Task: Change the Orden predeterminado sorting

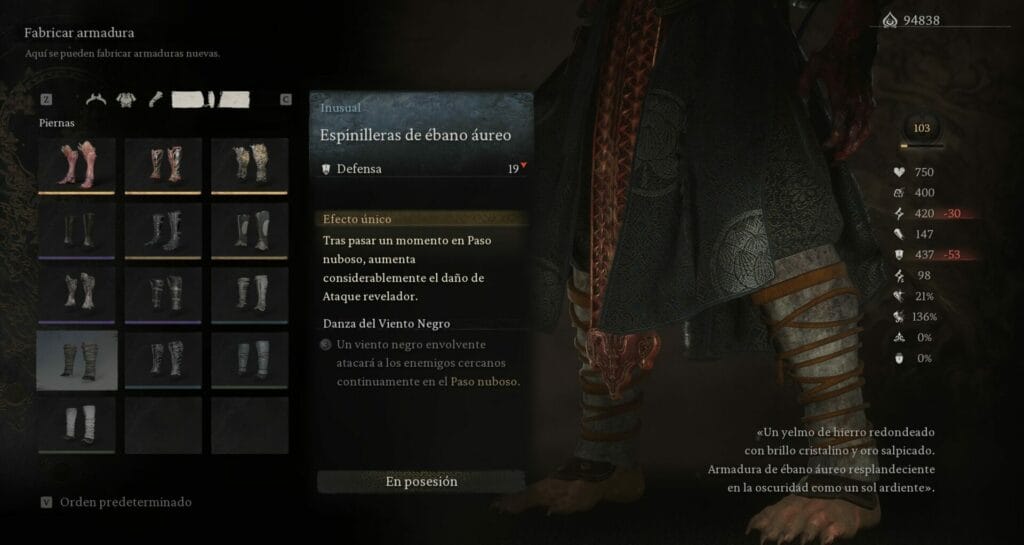Action: [125, 502]
